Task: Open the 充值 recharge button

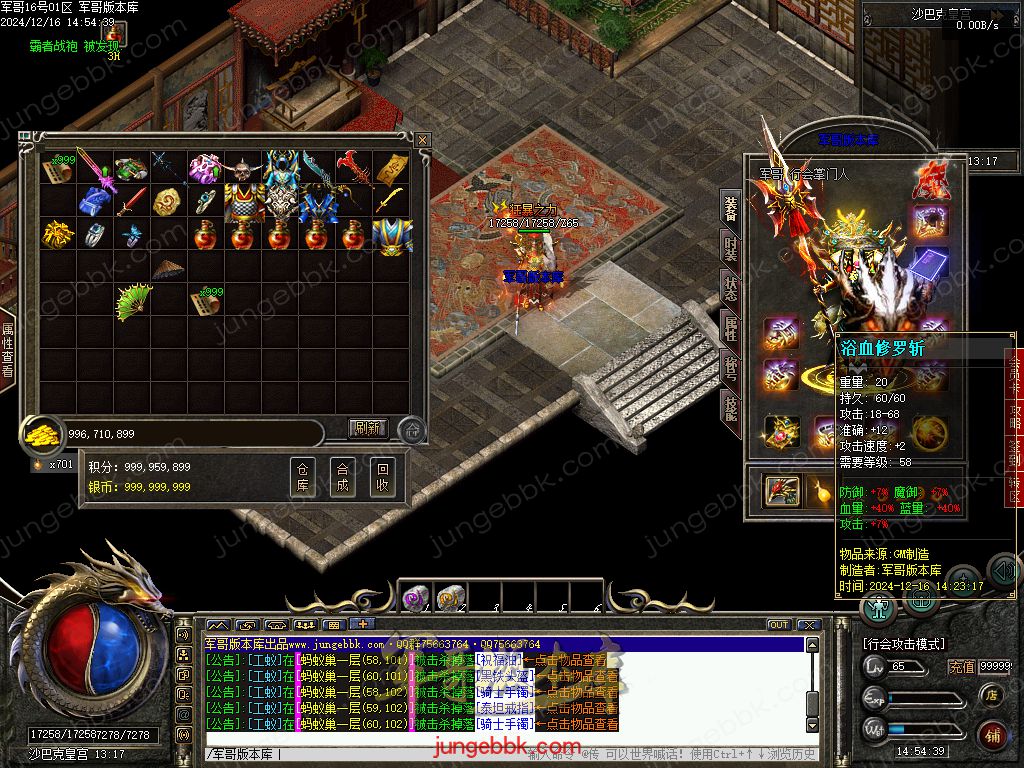Action: 962,667
